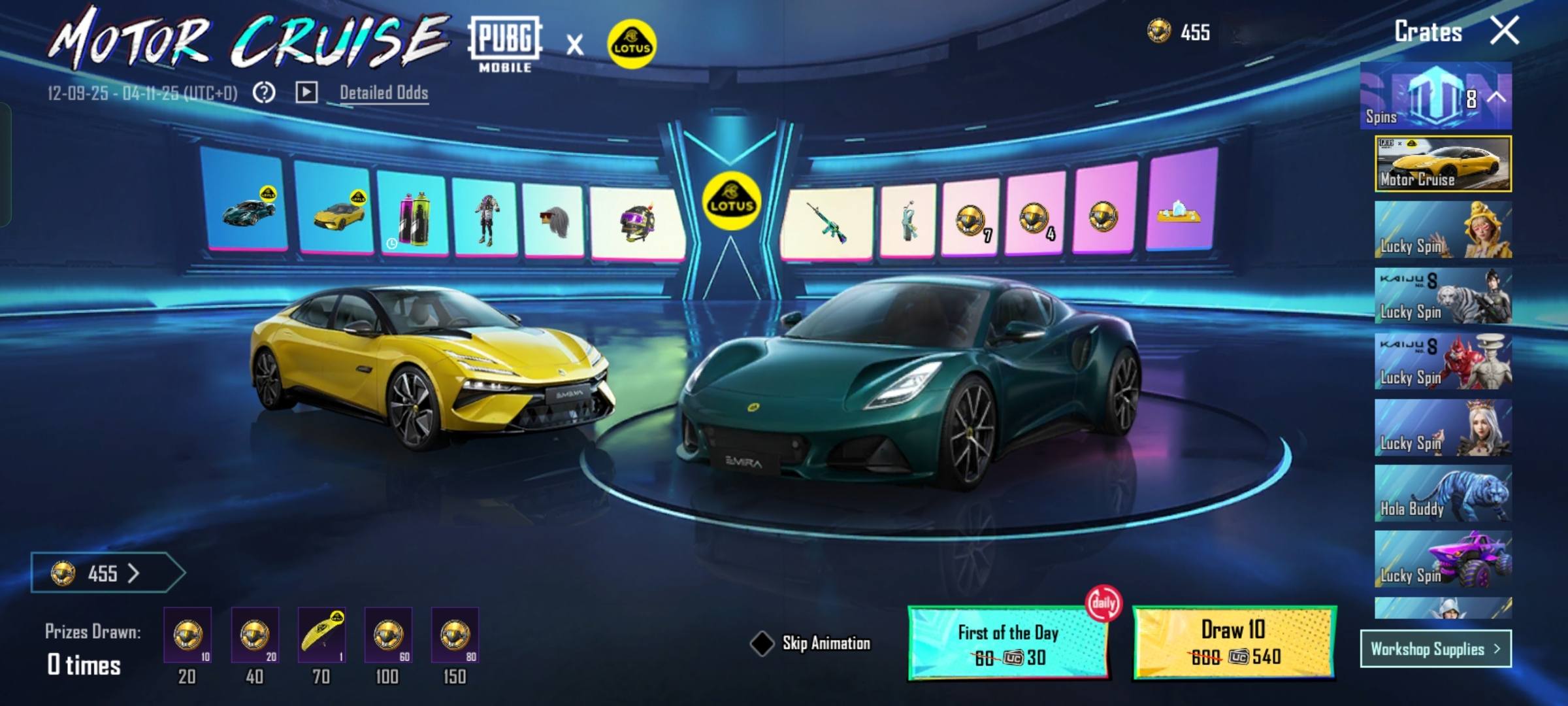
Task: Close the Crates screen with the X
Action: click(x=1504, y=31)
